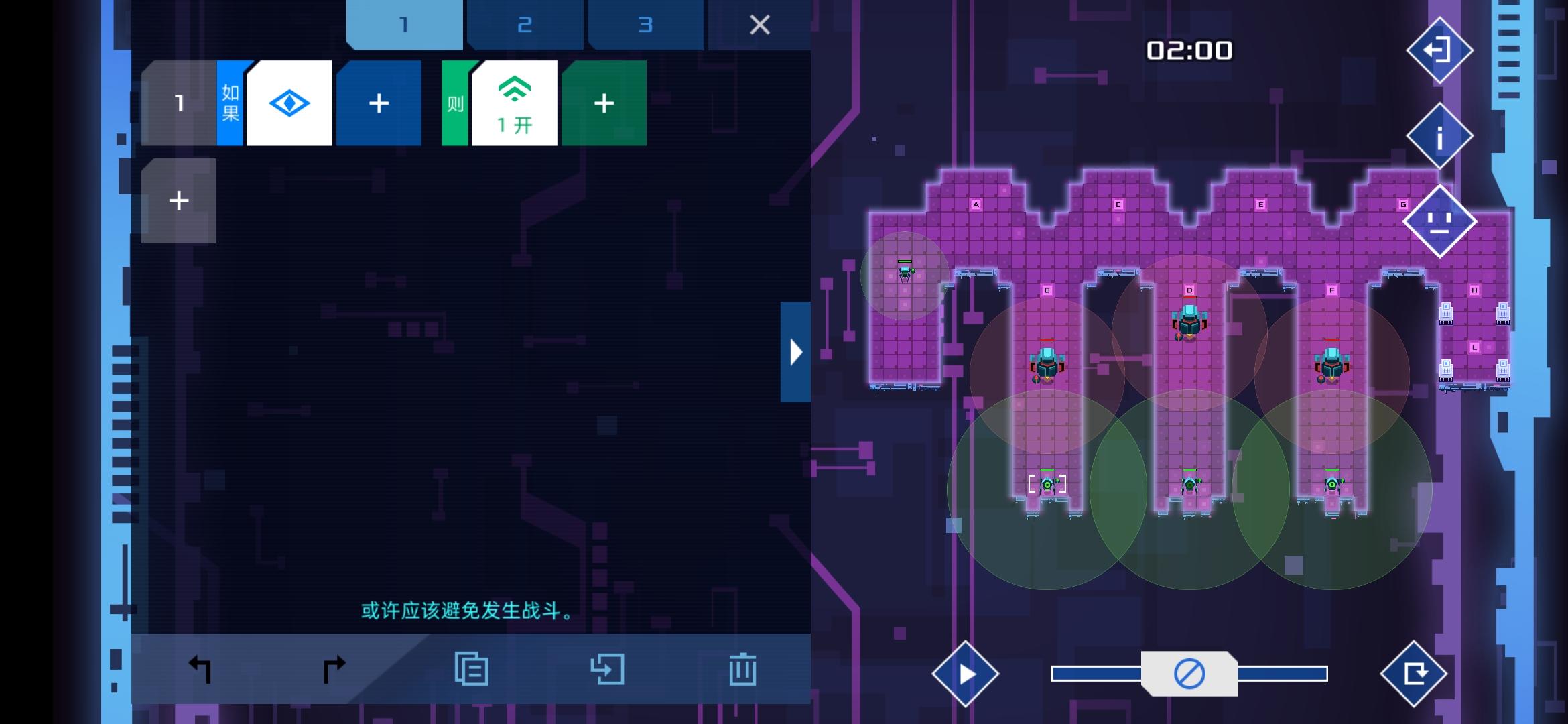Copy the current rule using the duplicate icon
This screenshot has width=1568, height=724.
pos(472,669)
